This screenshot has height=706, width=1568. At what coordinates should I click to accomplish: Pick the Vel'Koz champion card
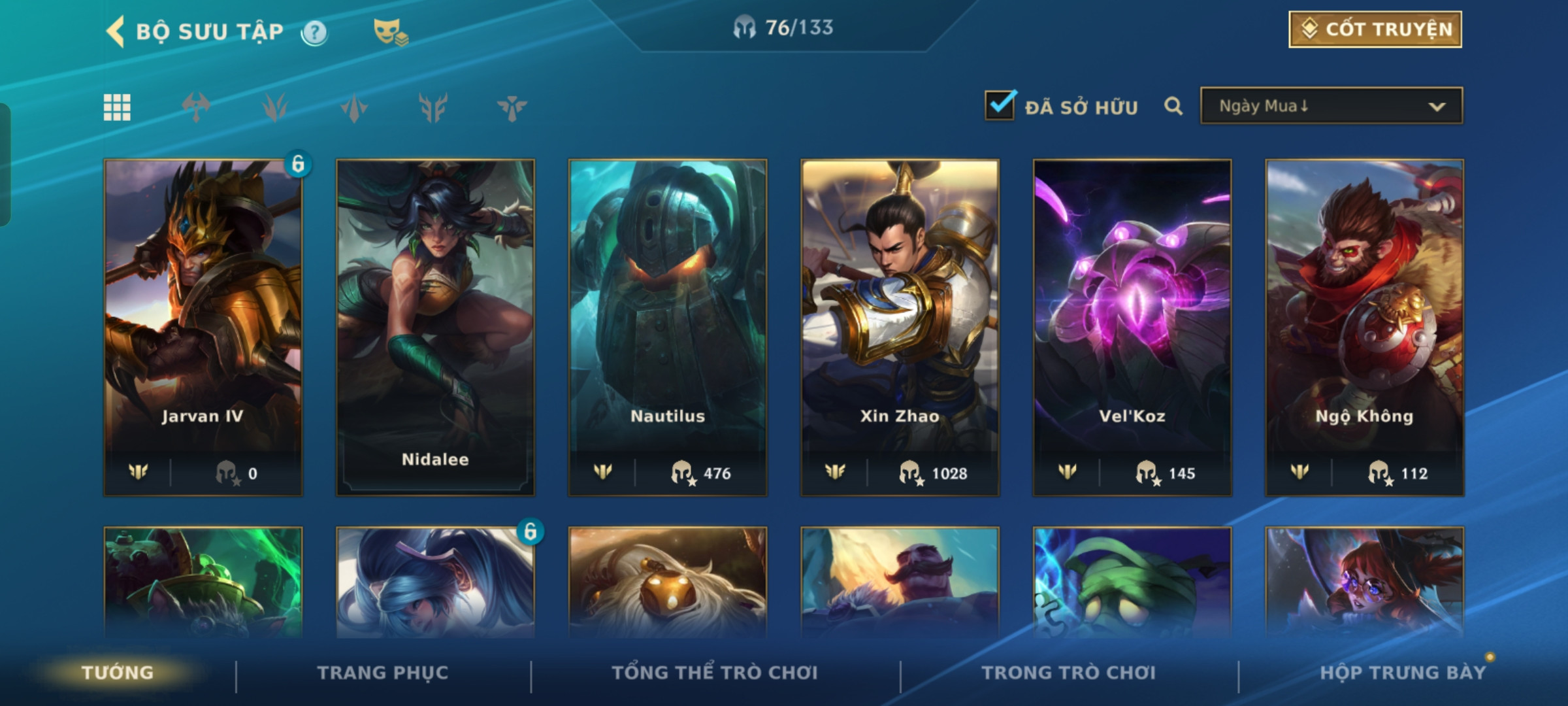click(1132, 327)
